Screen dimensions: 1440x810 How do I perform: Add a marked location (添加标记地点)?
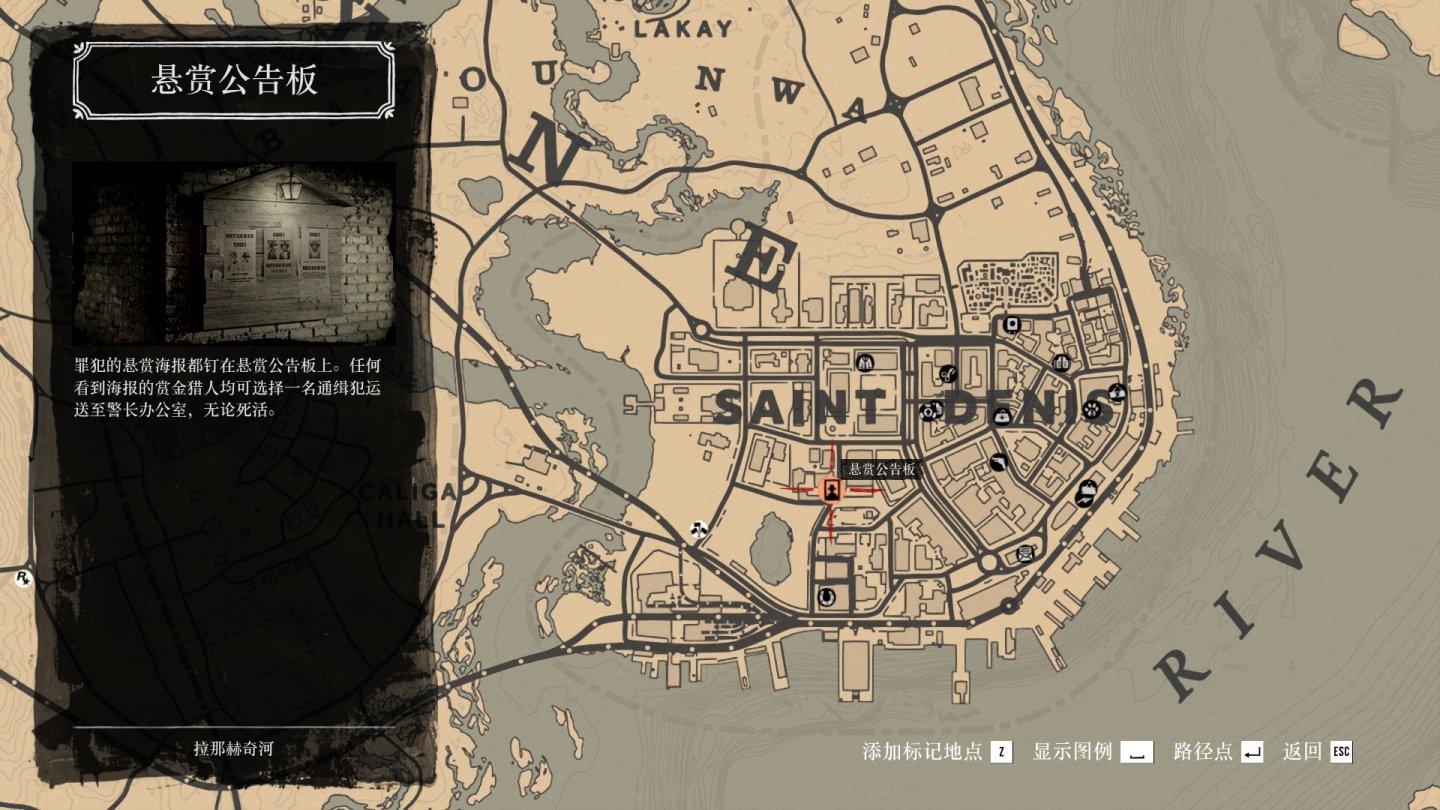1002,752
